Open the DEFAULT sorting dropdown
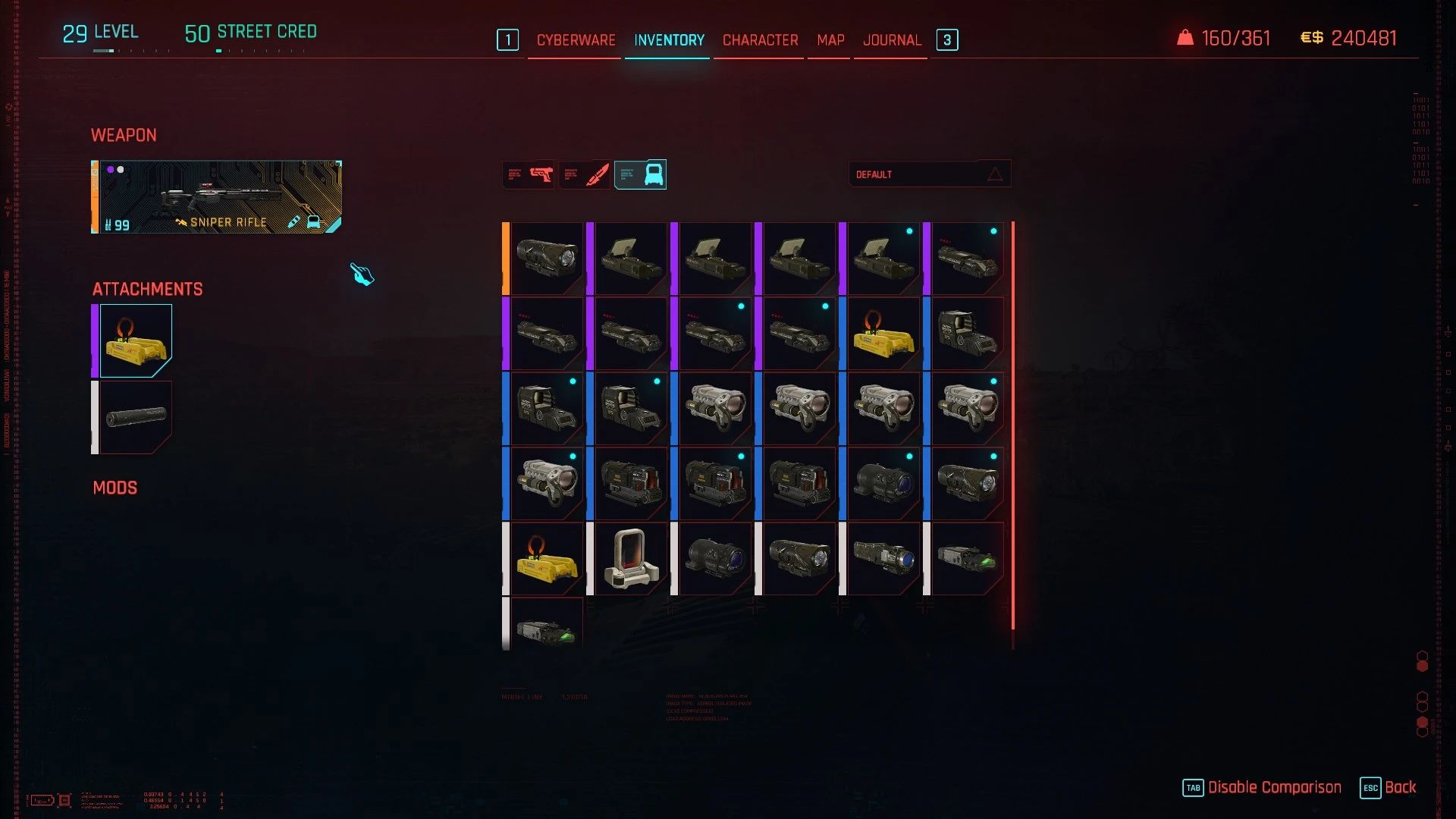The height and width of the screenshot is (819, 1456). click(x=910, y=174)
